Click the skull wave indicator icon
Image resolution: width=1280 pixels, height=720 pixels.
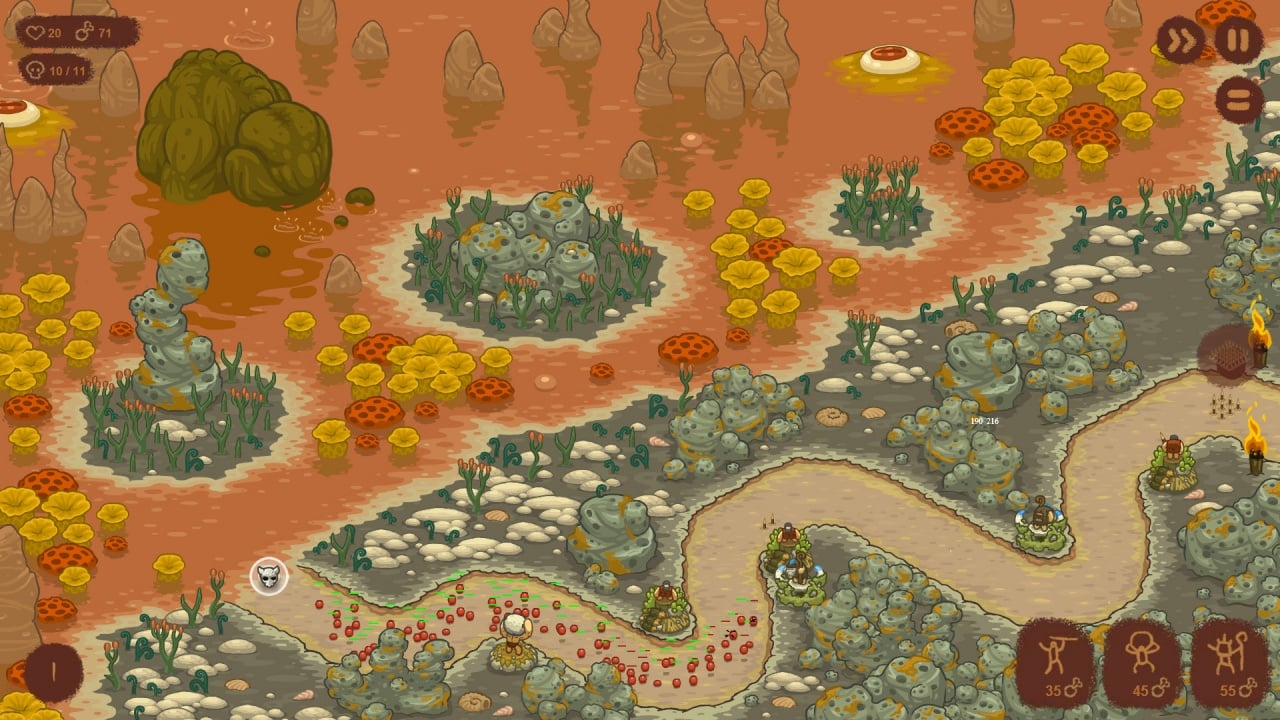(269, 576)
